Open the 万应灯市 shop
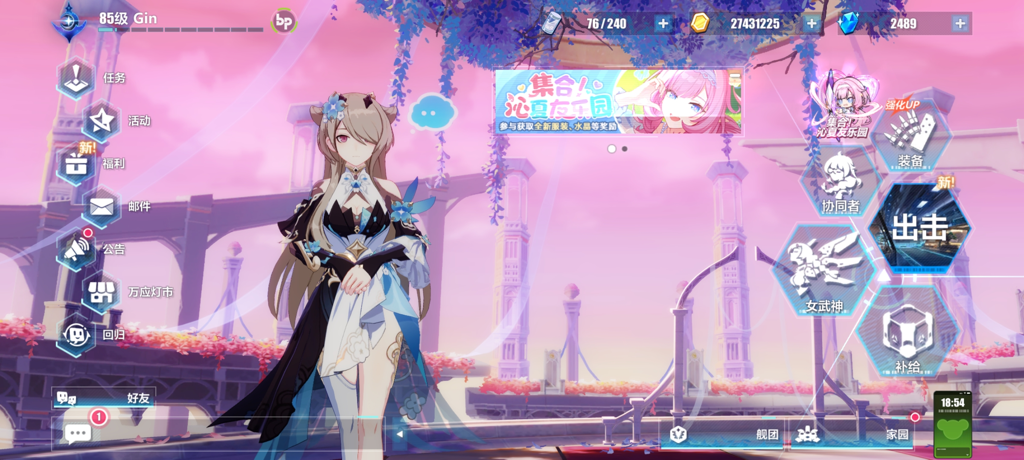This screenshot has height=460, width=1024. pyautogui.click(x=102, y=292)
